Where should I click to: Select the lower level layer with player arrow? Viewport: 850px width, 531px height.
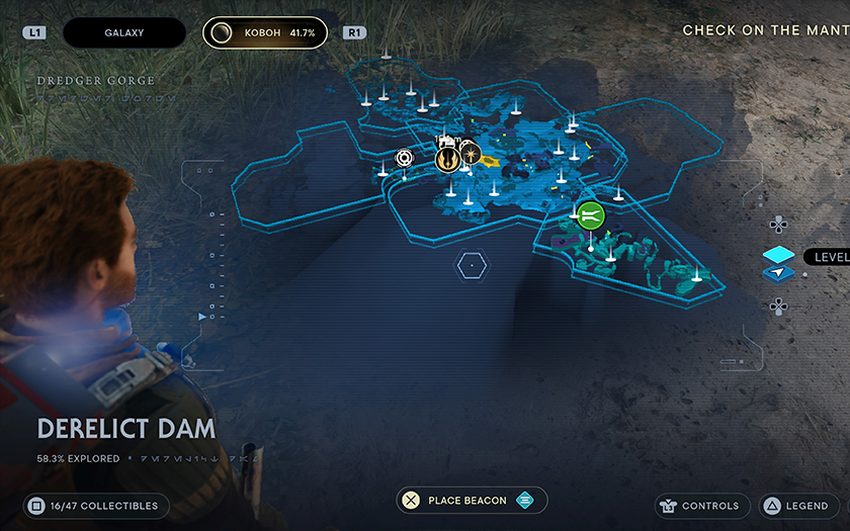778,273
